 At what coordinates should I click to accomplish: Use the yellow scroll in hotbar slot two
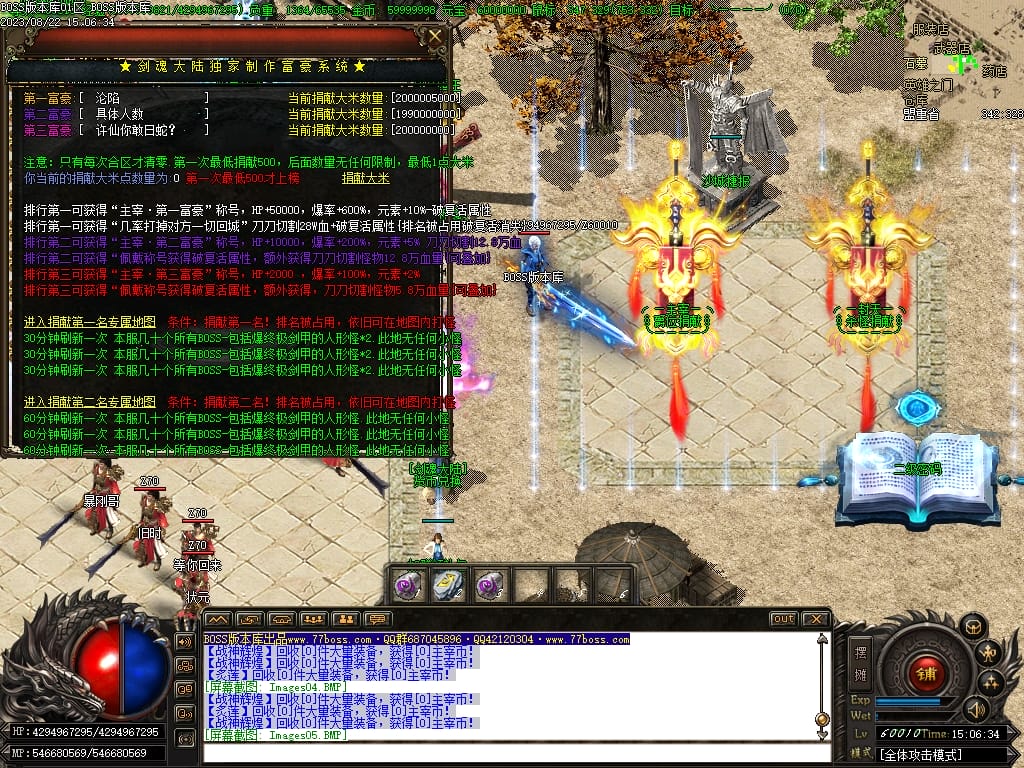tap(448, 586)
